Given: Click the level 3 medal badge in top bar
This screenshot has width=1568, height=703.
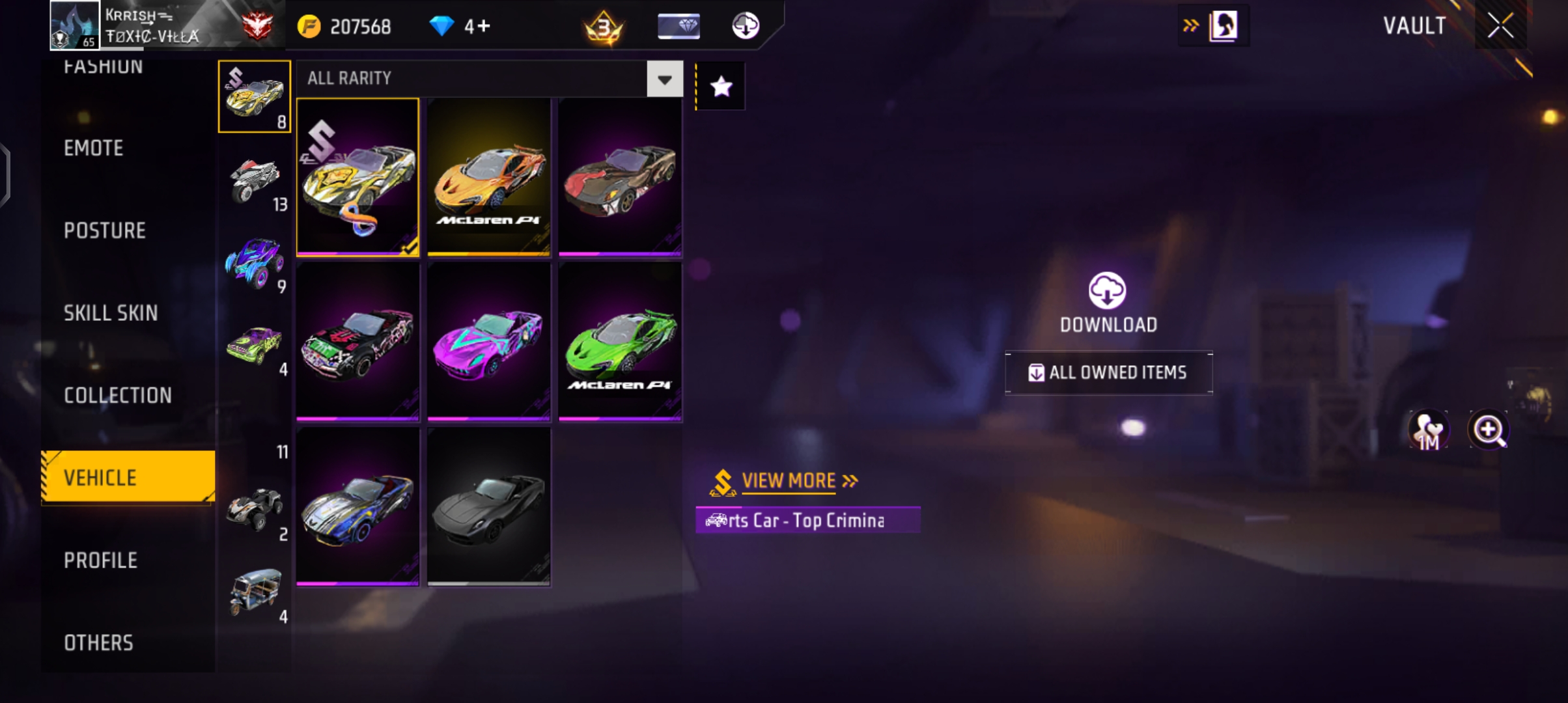Looking at the screenshot, I should [603, 26].
